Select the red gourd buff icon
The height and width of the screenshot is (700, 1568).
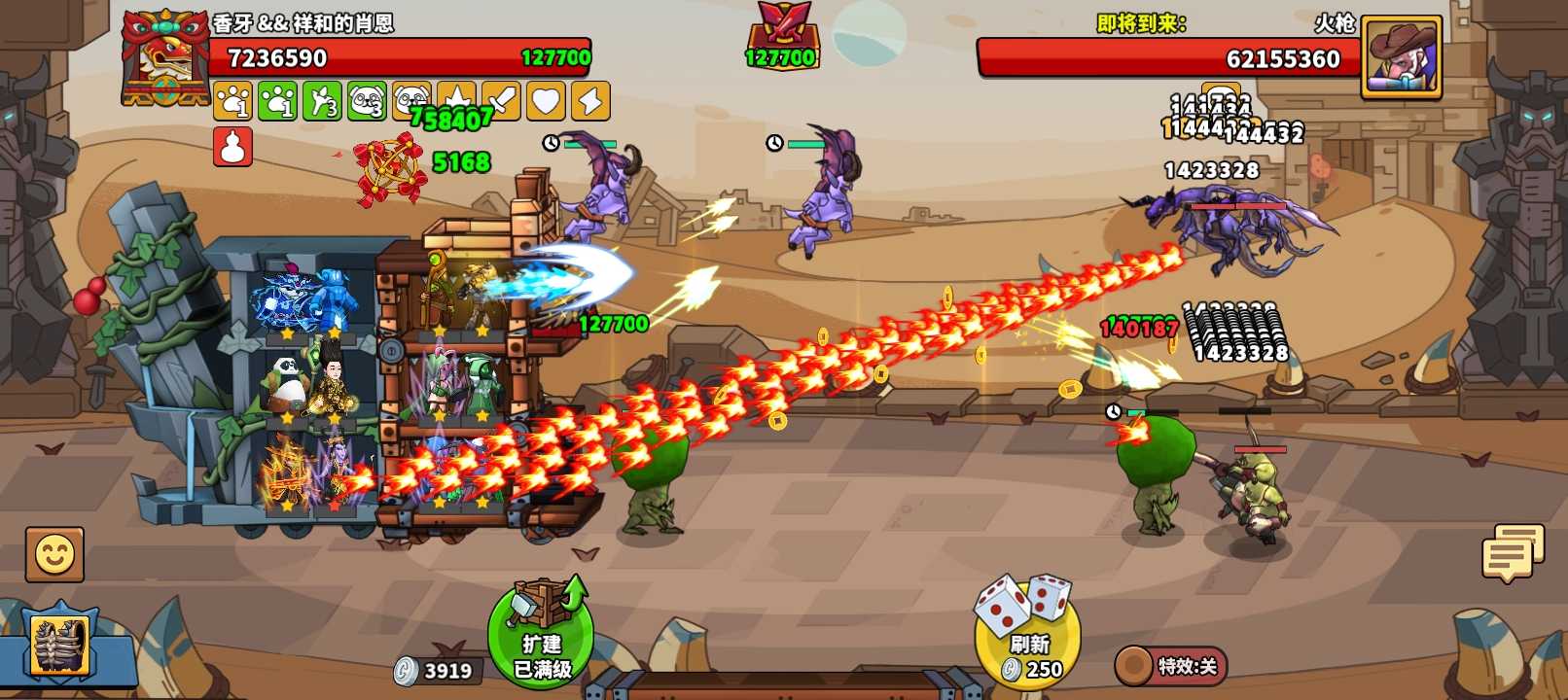pyautogui.click(x=232, y=147)
